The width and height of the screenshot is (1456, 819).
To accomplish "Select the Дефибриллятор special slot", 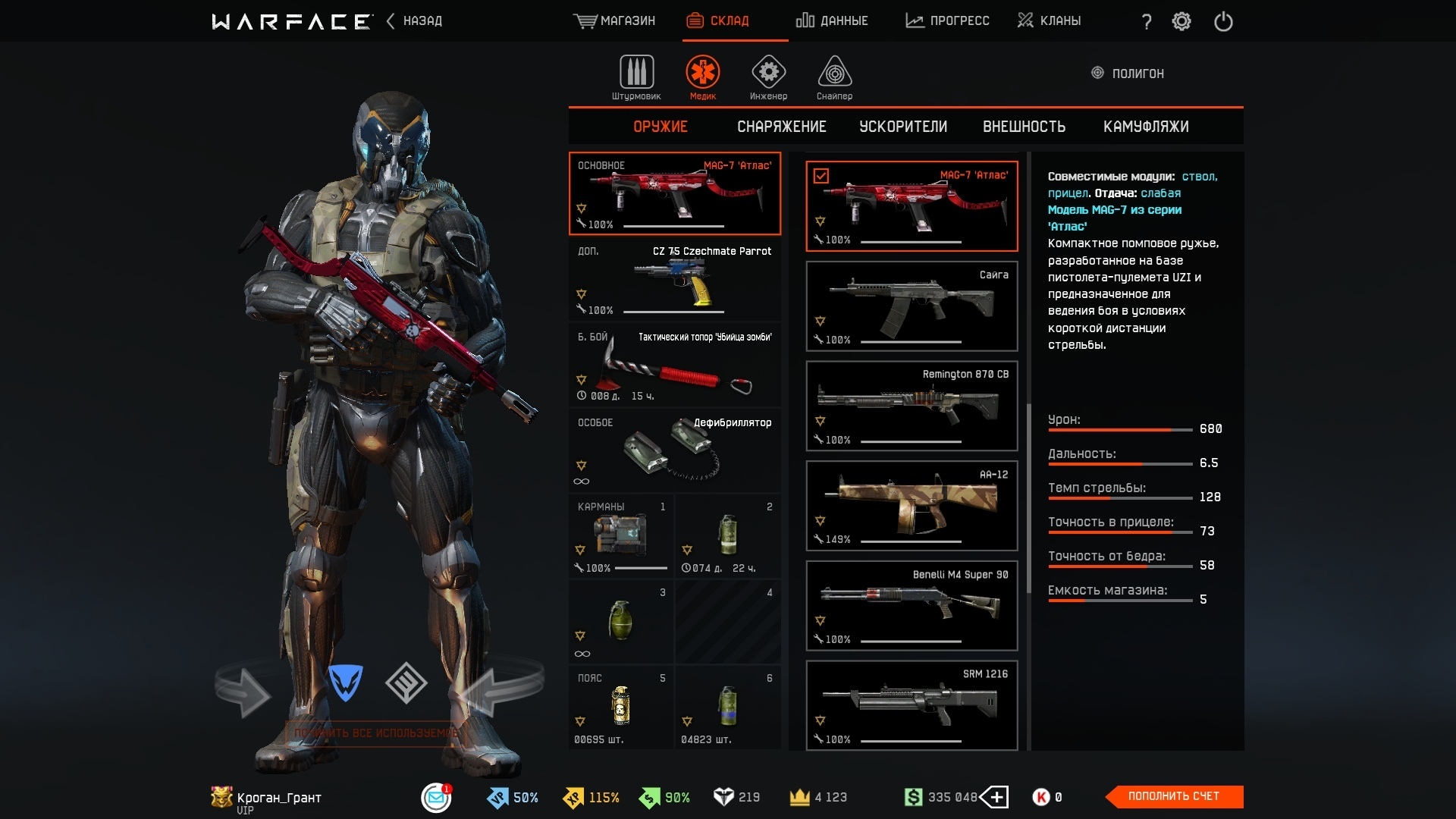I will coord(674,450).
